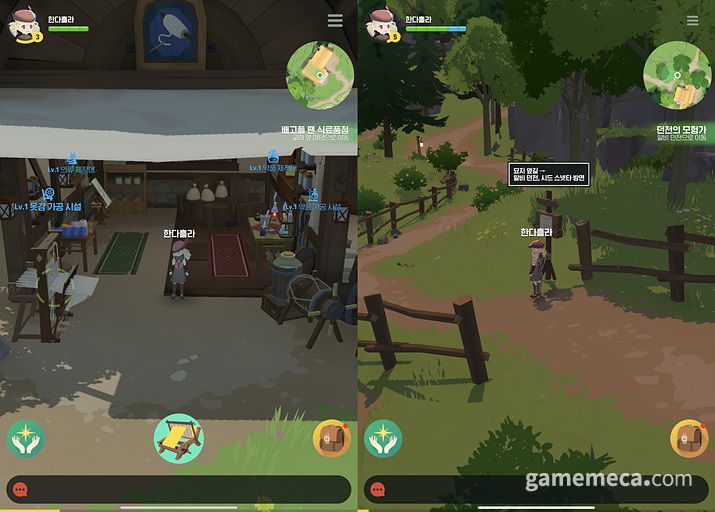Open the hamburger menu in the forest screen

pyautogui.click(x=692, y=21)
